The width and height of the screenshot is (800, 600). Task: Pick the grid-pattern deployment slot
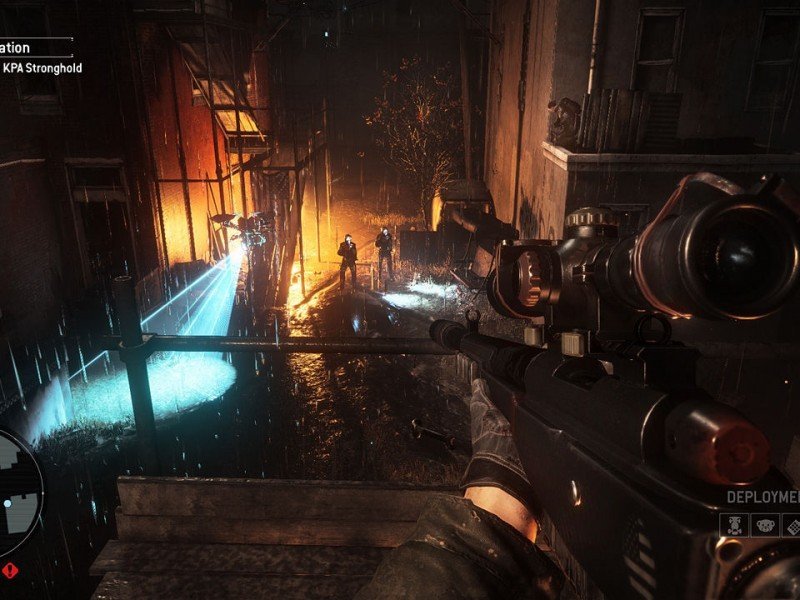(790, 525)
